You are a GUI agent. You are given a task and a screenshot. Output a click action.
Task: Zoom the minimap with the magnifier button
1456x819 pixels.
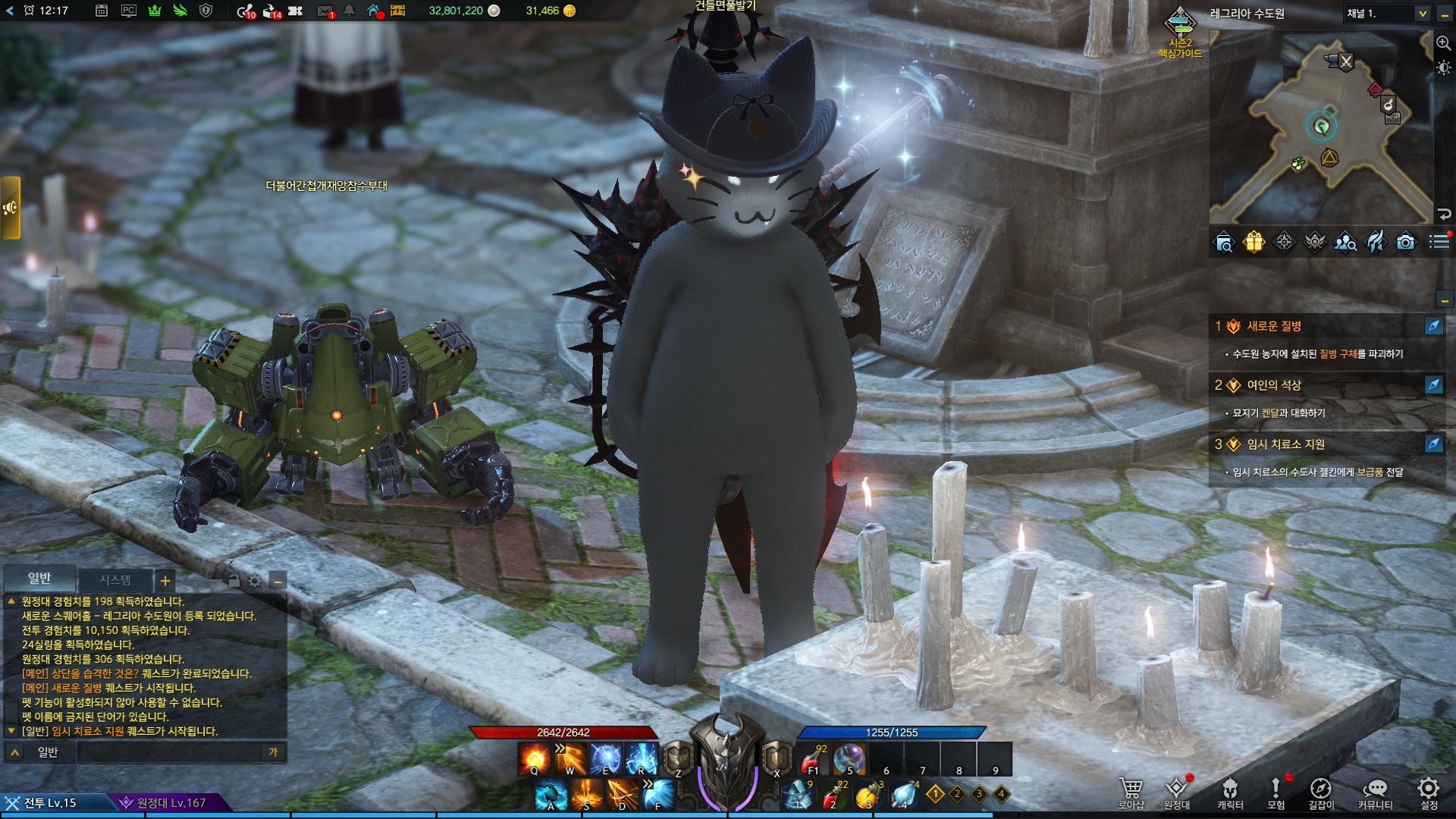tap(1443, 43)
